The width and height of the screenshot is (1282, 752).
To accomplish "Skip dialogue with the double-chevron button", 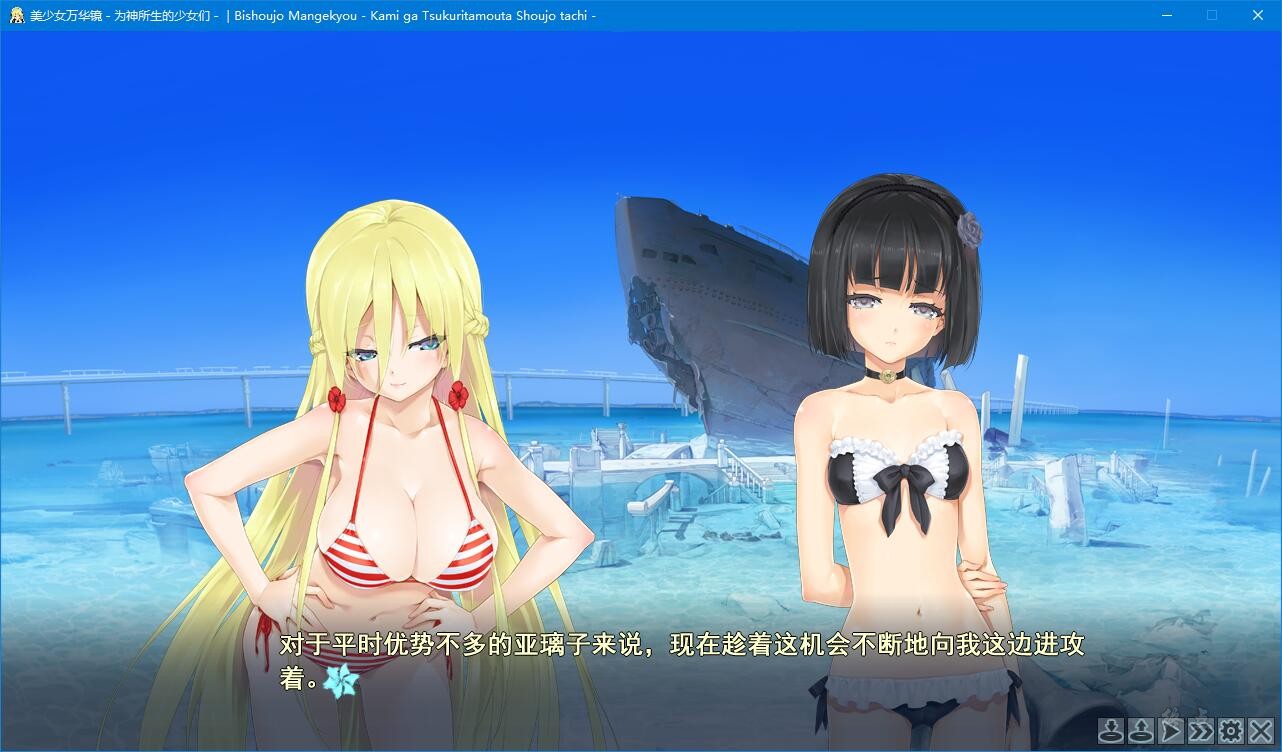I will pos(1201,731).
